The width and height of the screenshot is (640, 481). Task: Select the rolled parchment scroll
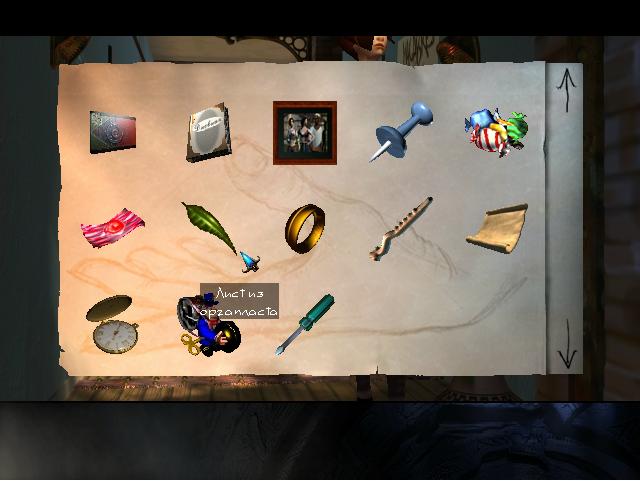[x=497, y=226]
